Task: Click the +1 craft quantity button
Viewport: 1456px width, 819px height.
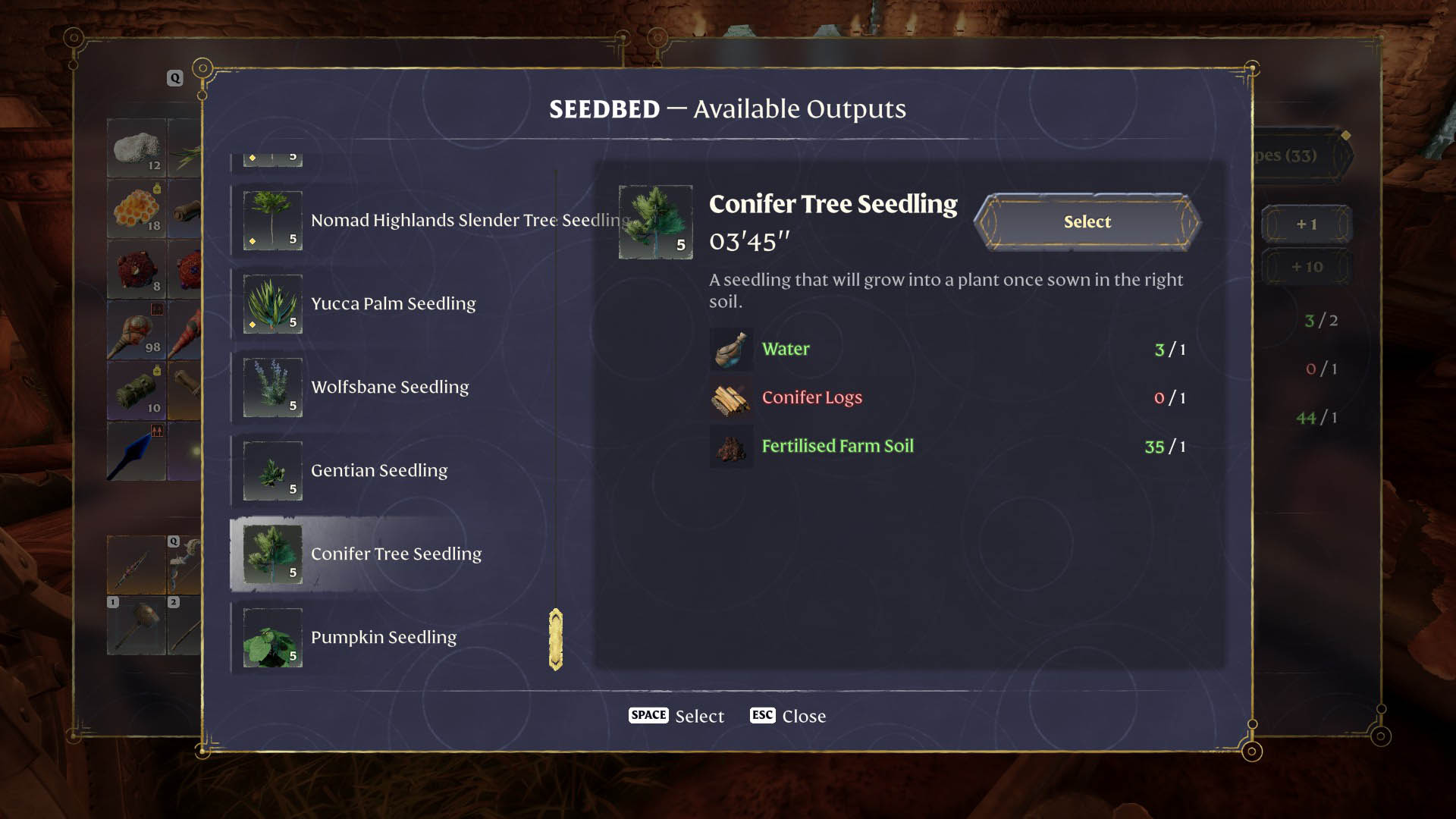Action: coord(1307,224)
